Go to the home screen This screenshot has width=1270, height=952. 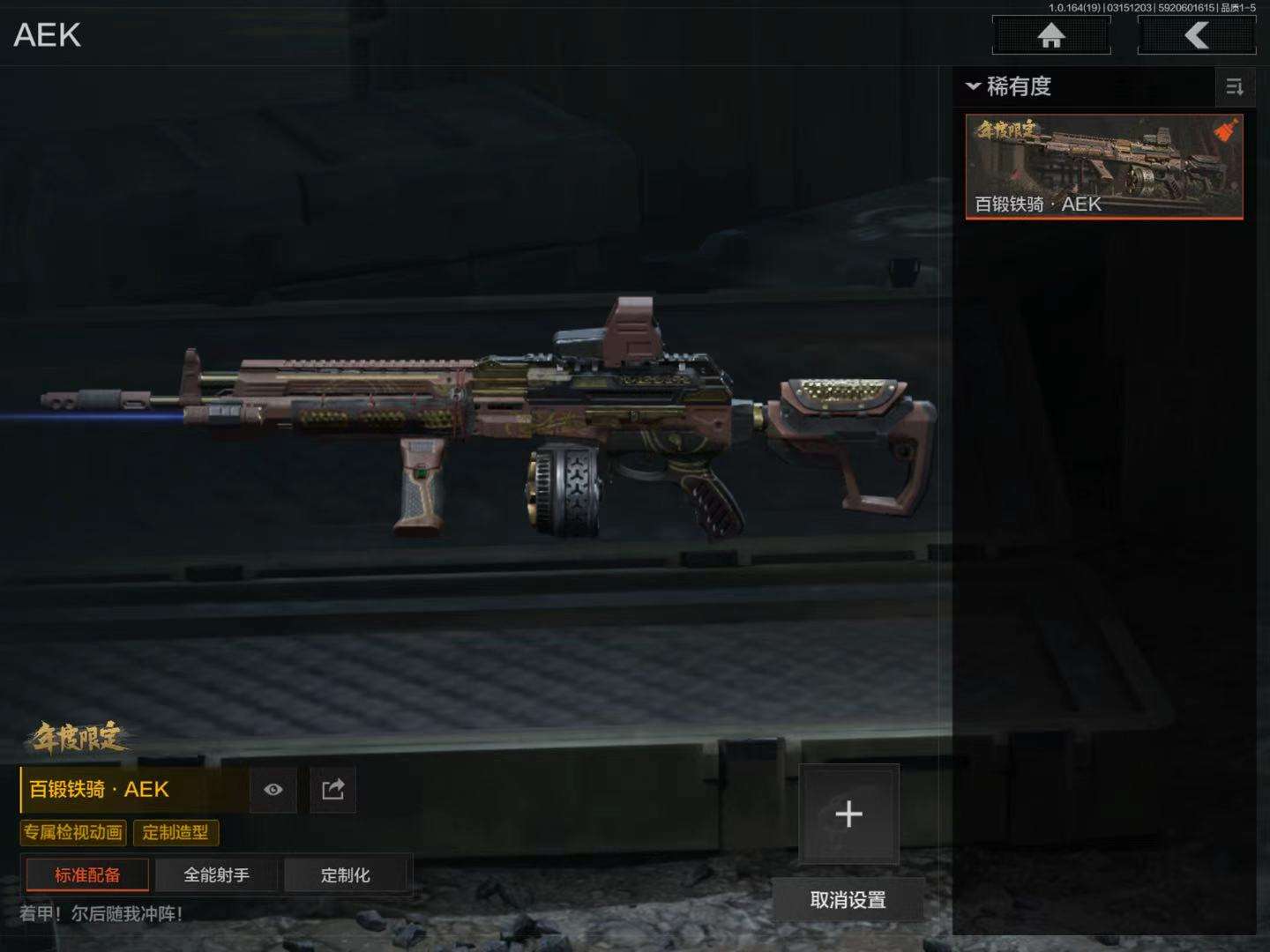coord(1050,36)
